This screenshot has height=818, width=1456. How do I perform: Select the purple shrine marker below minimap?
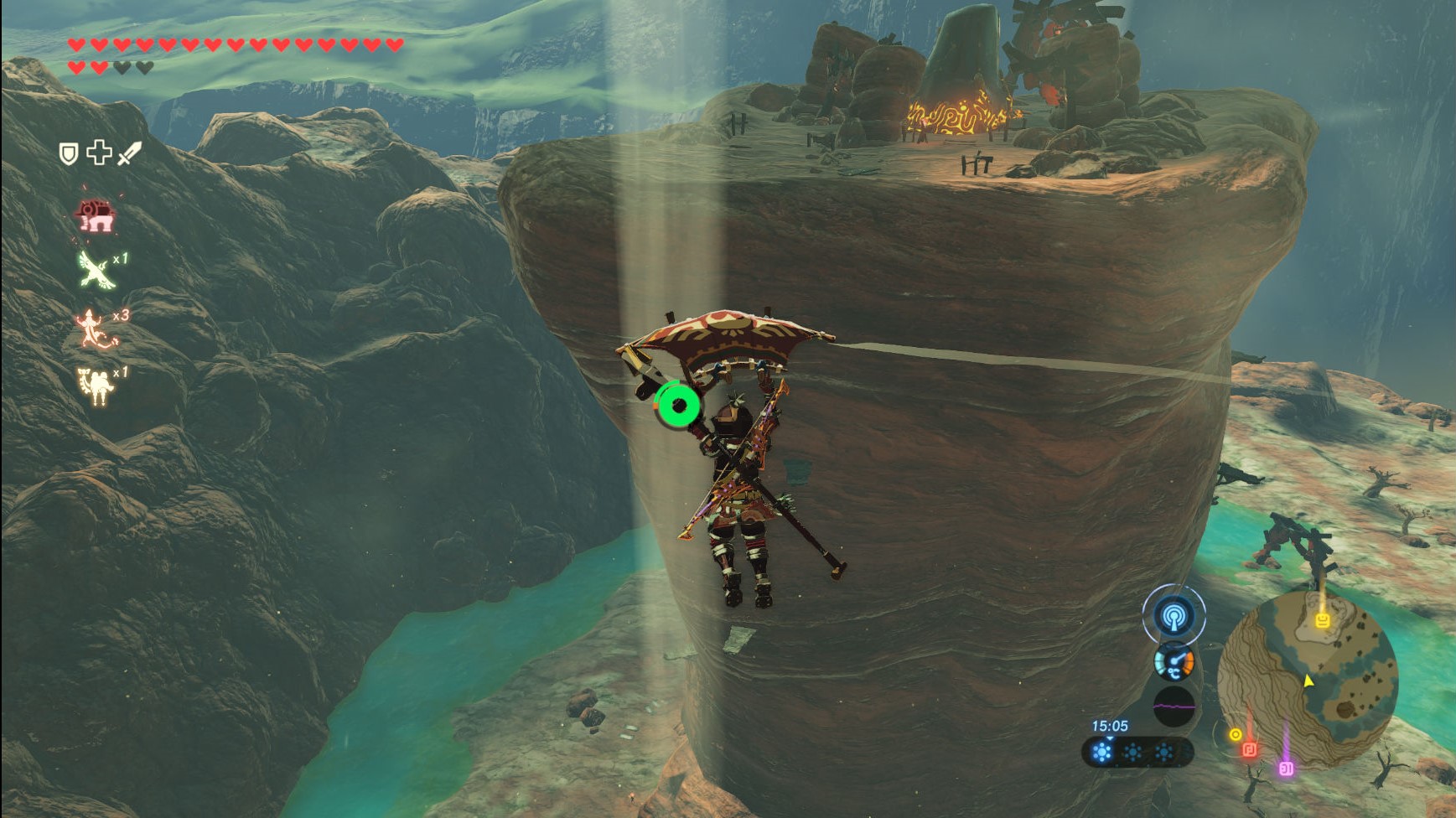pos(1286,768)
